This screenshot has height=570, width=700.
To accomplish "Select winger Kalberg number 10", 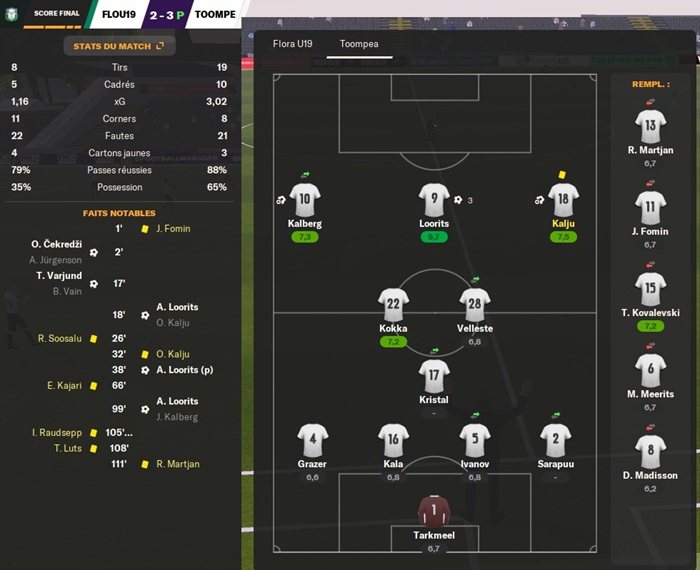I will pos(304,199).
